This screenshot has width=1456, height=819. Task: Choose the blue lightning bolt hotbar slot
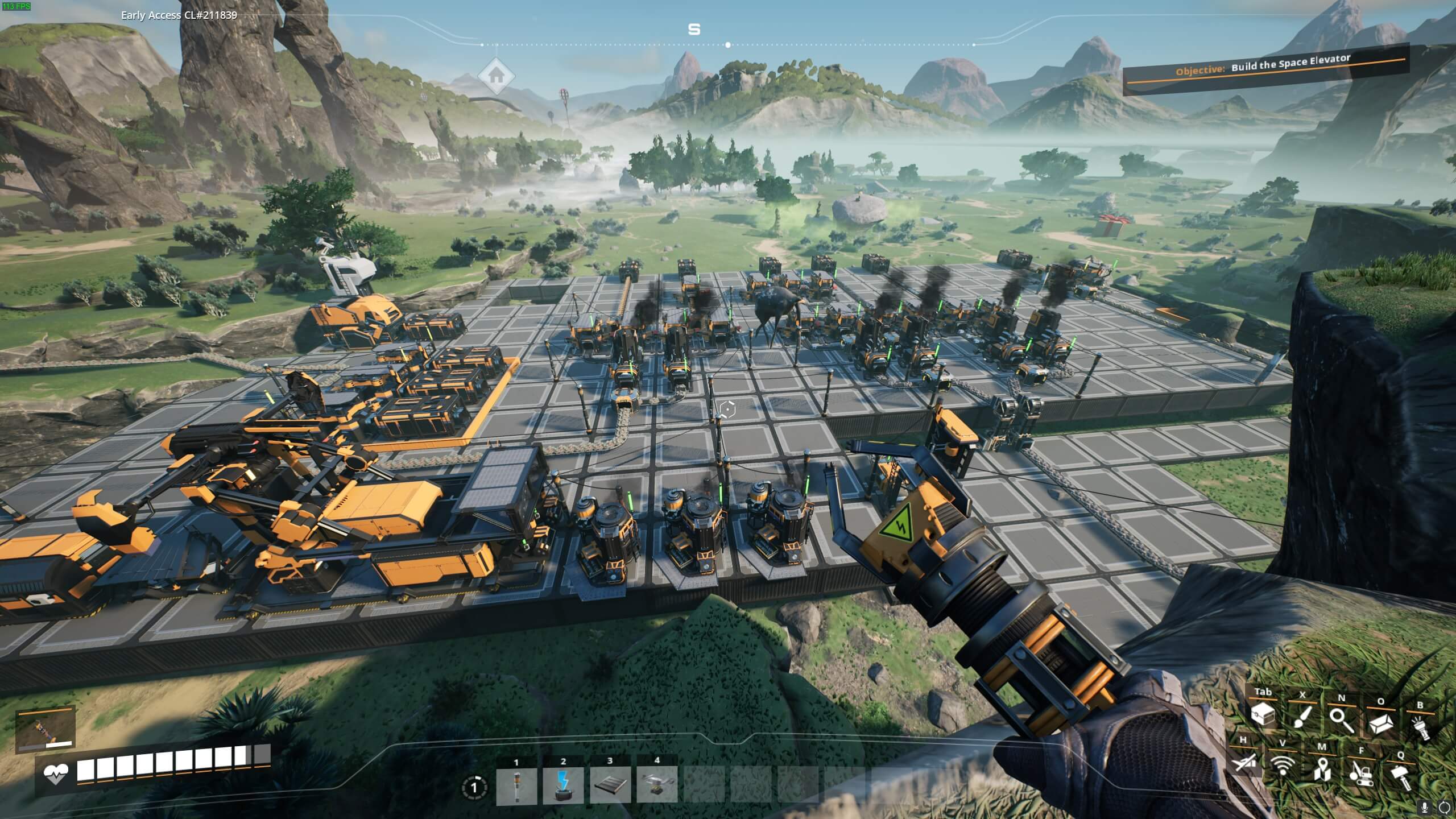563,785
